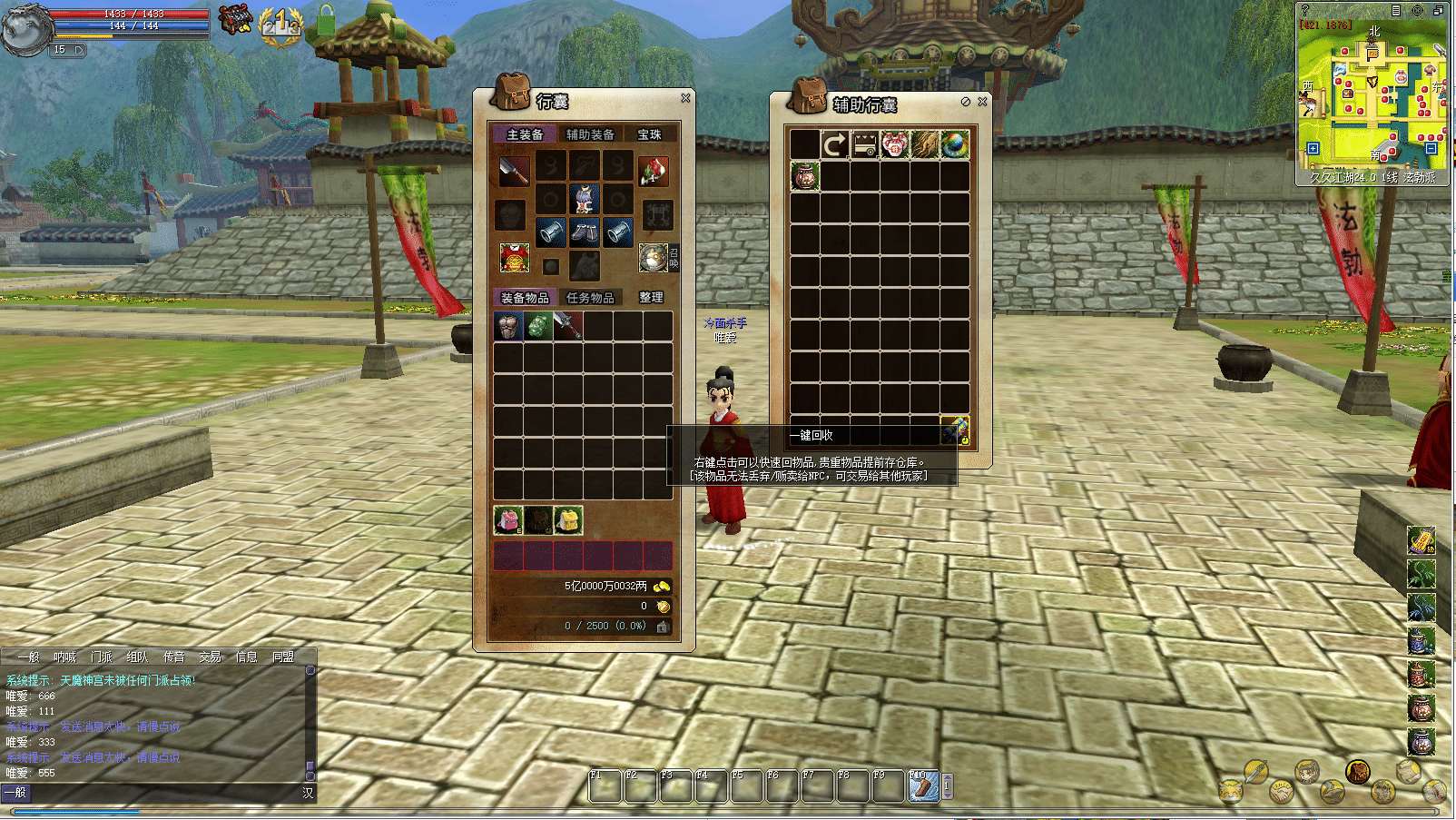Image resolution: width=1456 pixels, height=820 pixels.
Task: Click the equipped cleaver weapon slot
Action: tap(514, 170)
